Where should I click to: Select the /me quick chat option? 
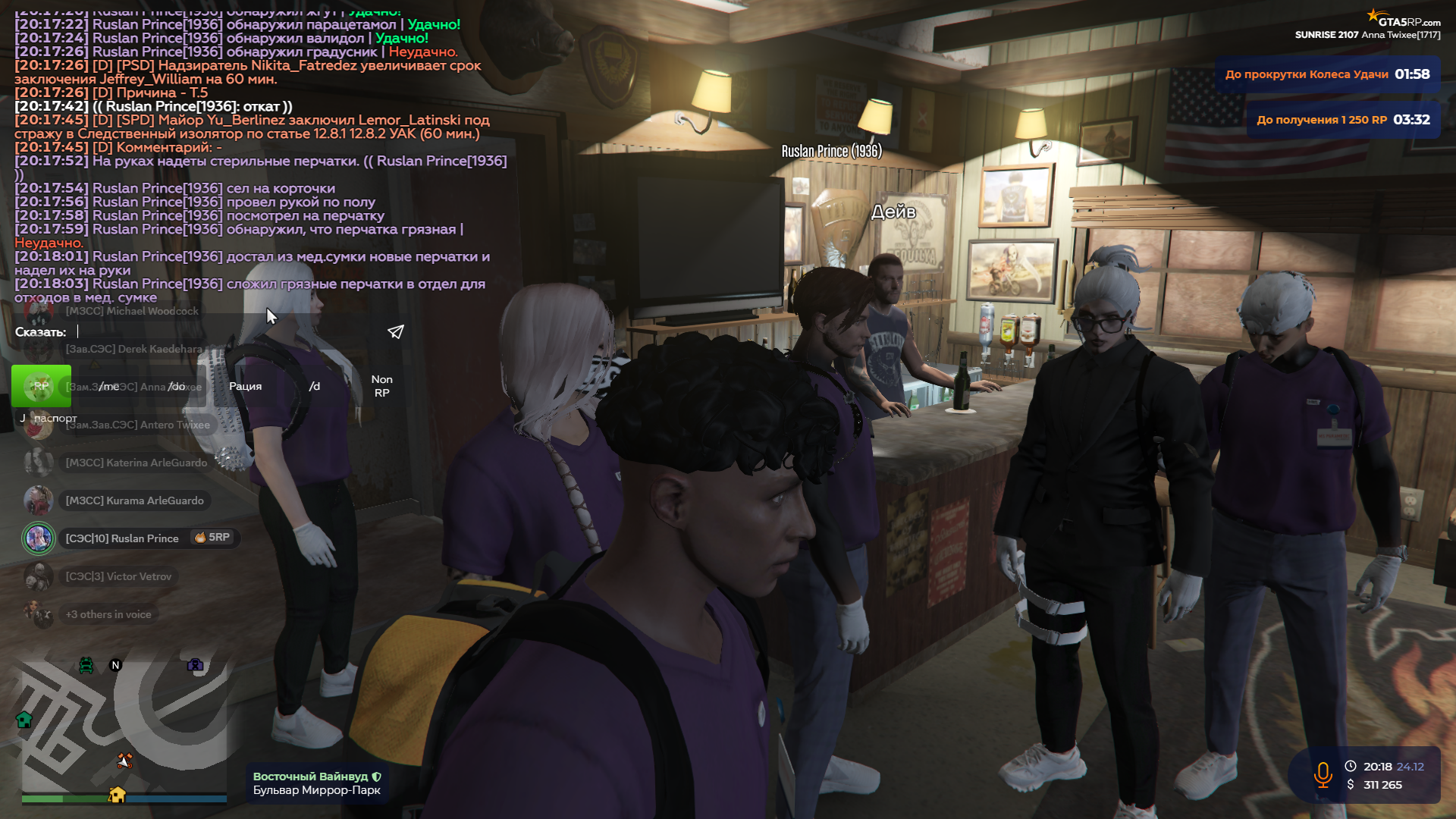point(110,386)
